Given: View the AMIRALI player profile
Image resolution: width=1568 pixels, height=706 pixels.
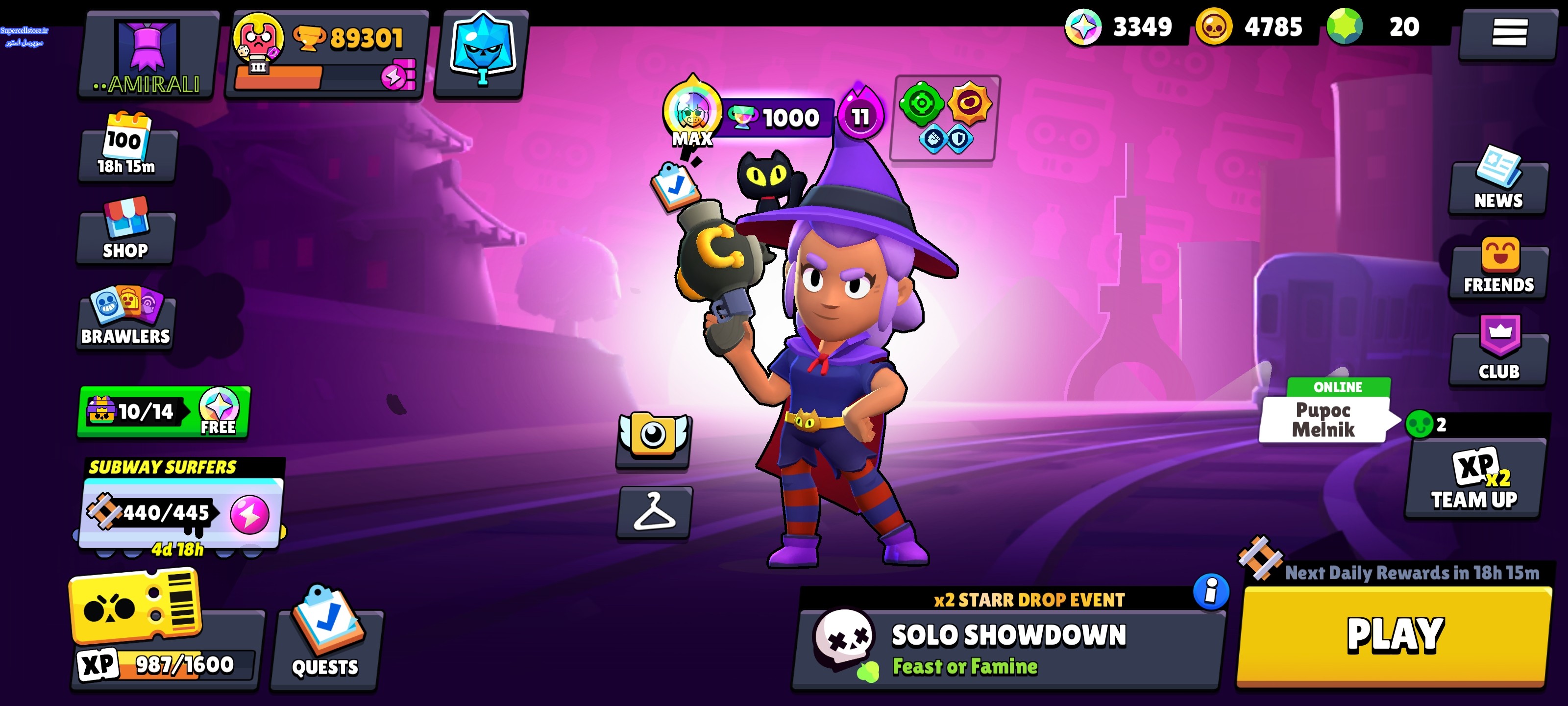Looking at the screenshot, I should 148,56.
